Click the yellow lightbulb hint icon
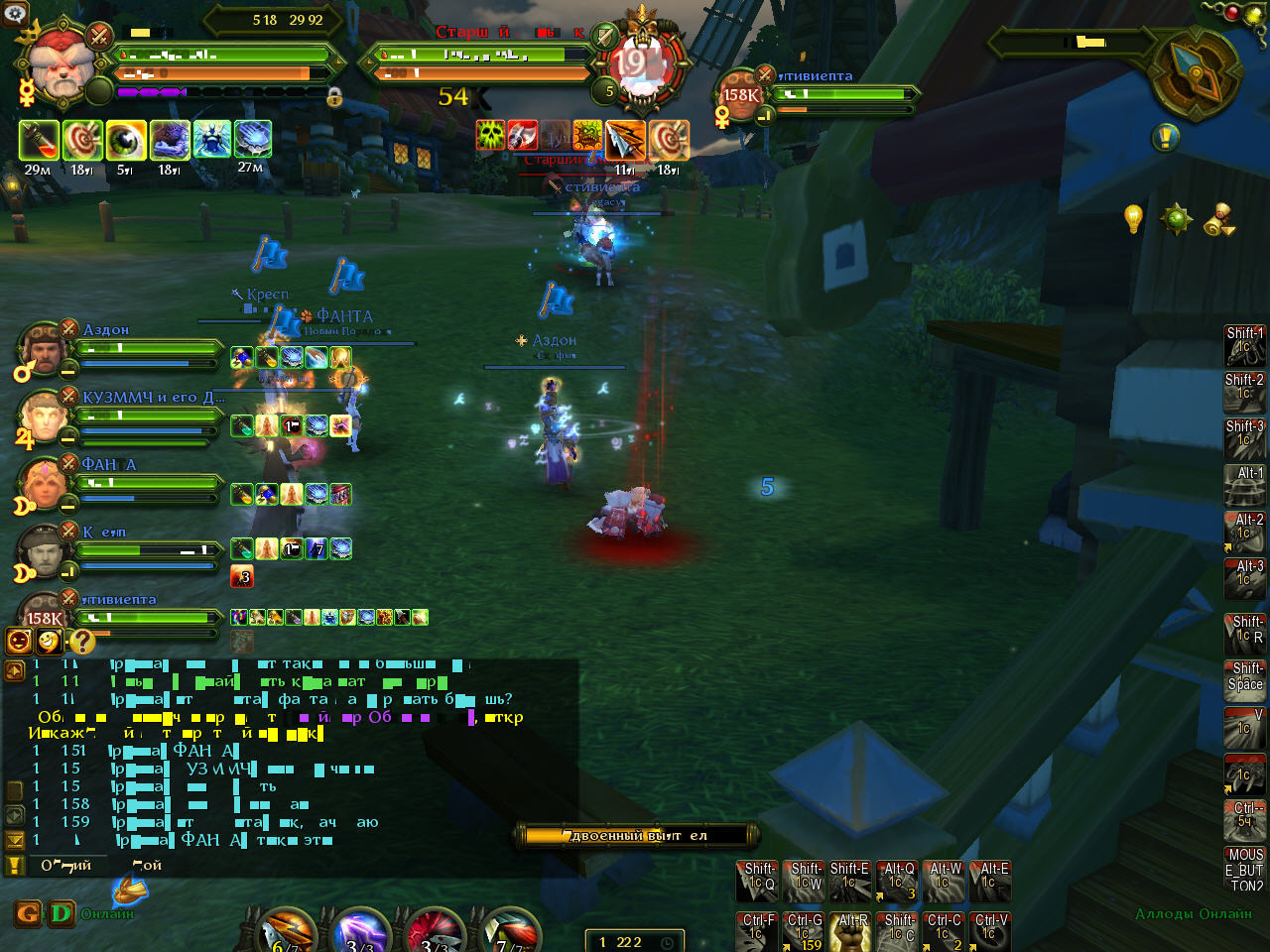The width and height of the screenshot is (1270, 952). click(x=1133, y=217)
